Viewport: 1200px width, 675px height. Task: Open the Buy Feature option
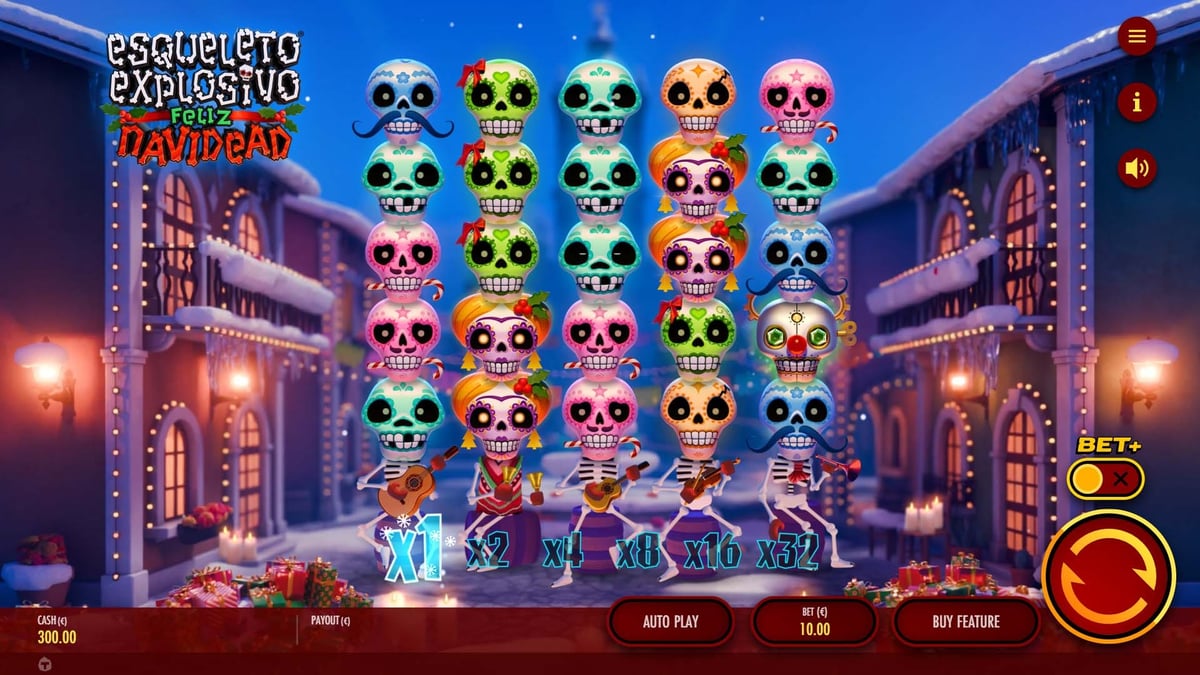pyautogui.click(x=965, y=622)
